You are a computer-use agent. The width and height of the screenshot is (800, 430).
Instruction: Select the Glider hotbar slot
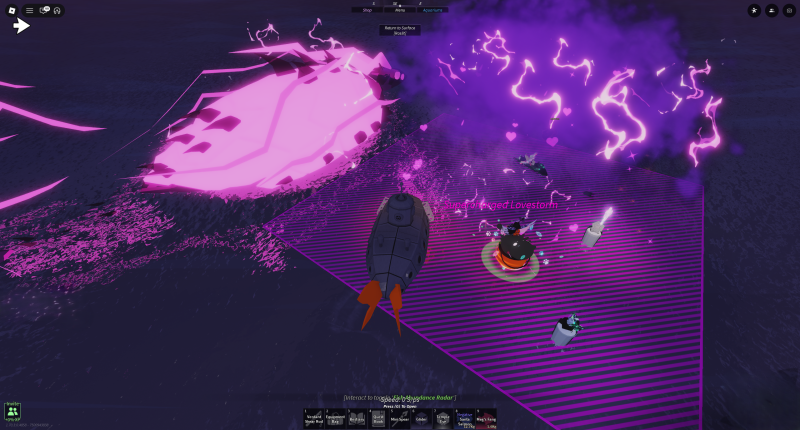pyautogui.click(x=421, y=418)
